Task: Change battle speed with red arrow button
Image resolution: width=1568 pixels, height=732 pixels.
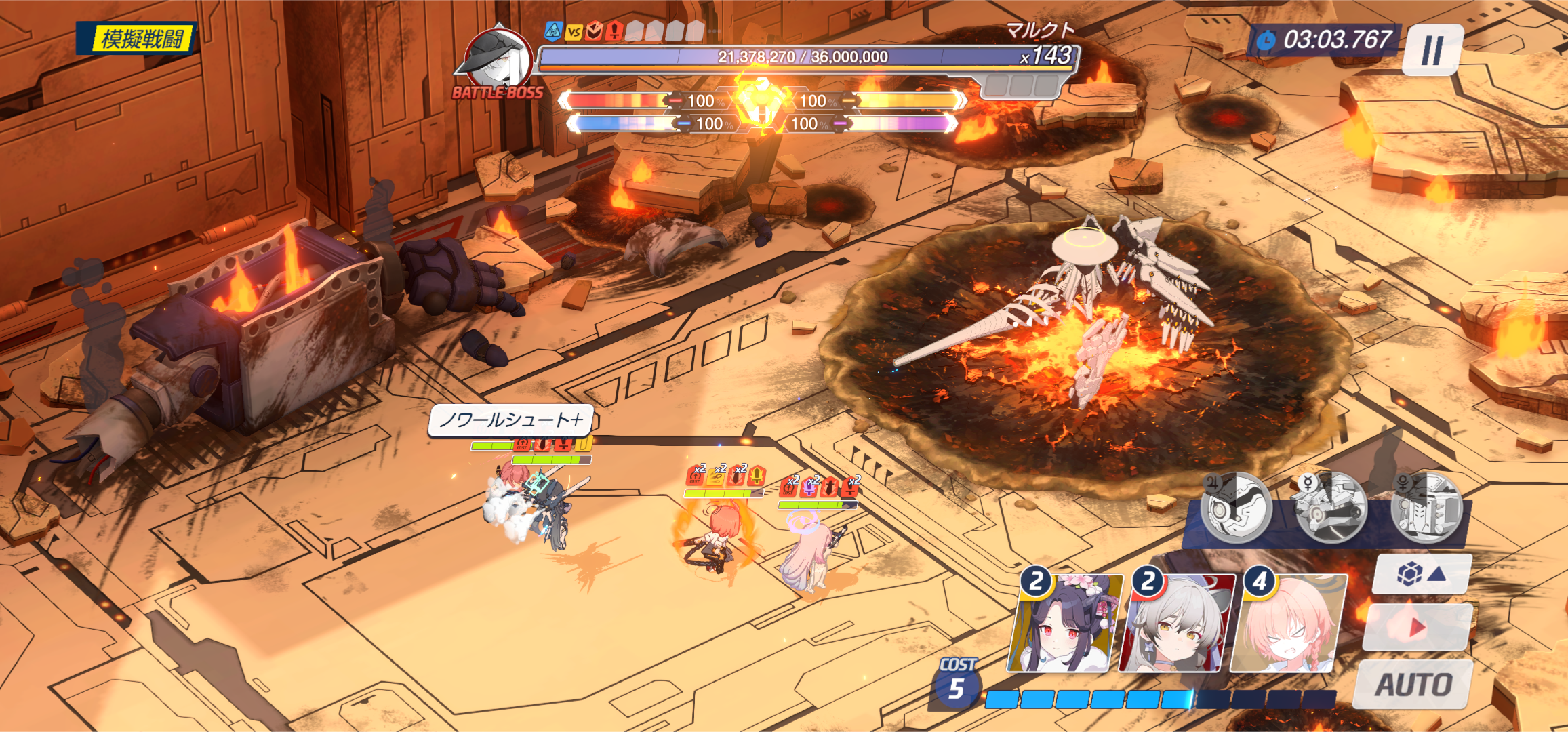Action: (x=1416, y=627)
